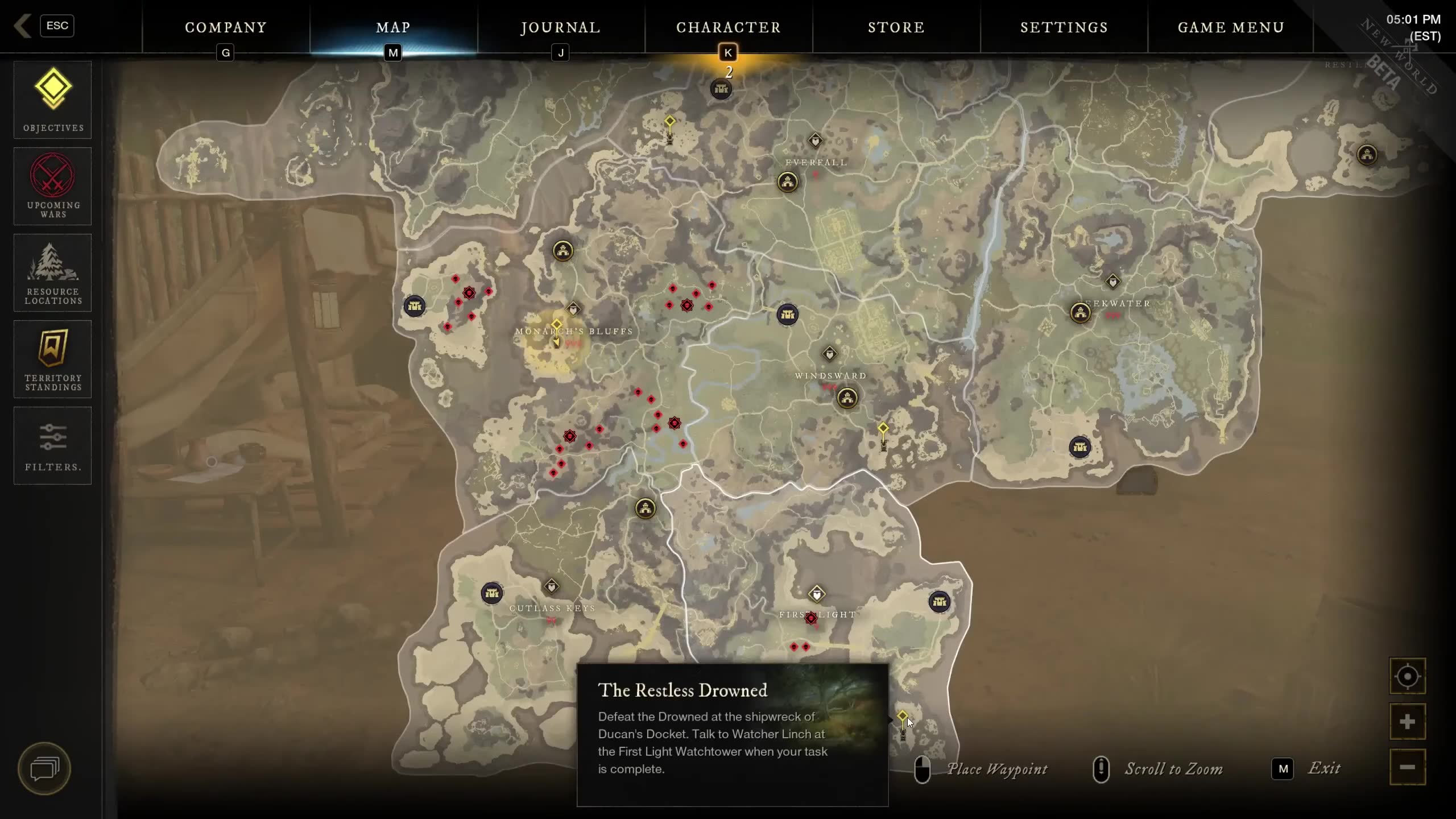Open the Objectives panel
The height and width of the screenshot is (819, 1456).
tap(52, 100)
